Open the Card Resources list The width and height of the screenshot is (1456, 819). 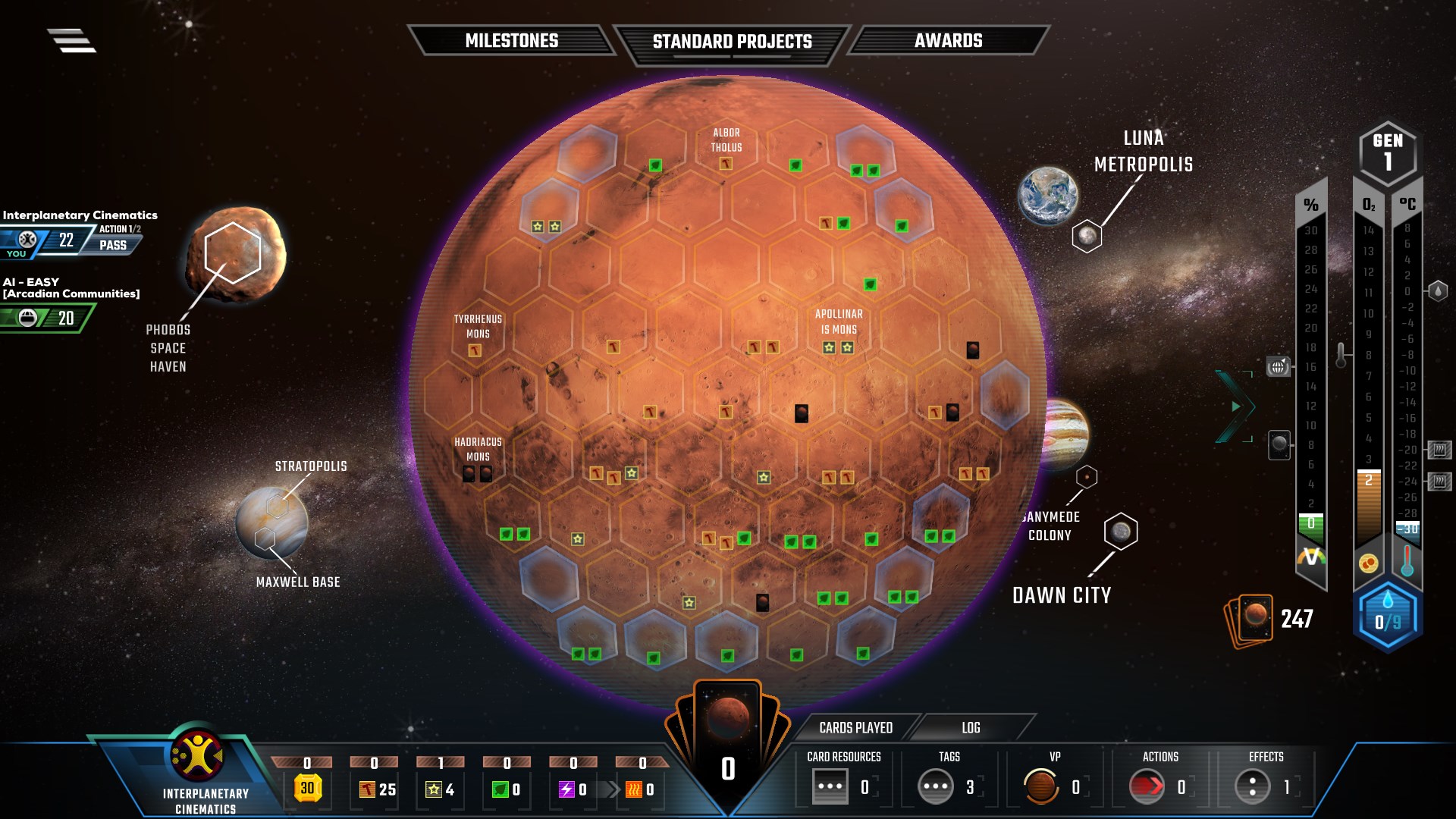(830, 786)
